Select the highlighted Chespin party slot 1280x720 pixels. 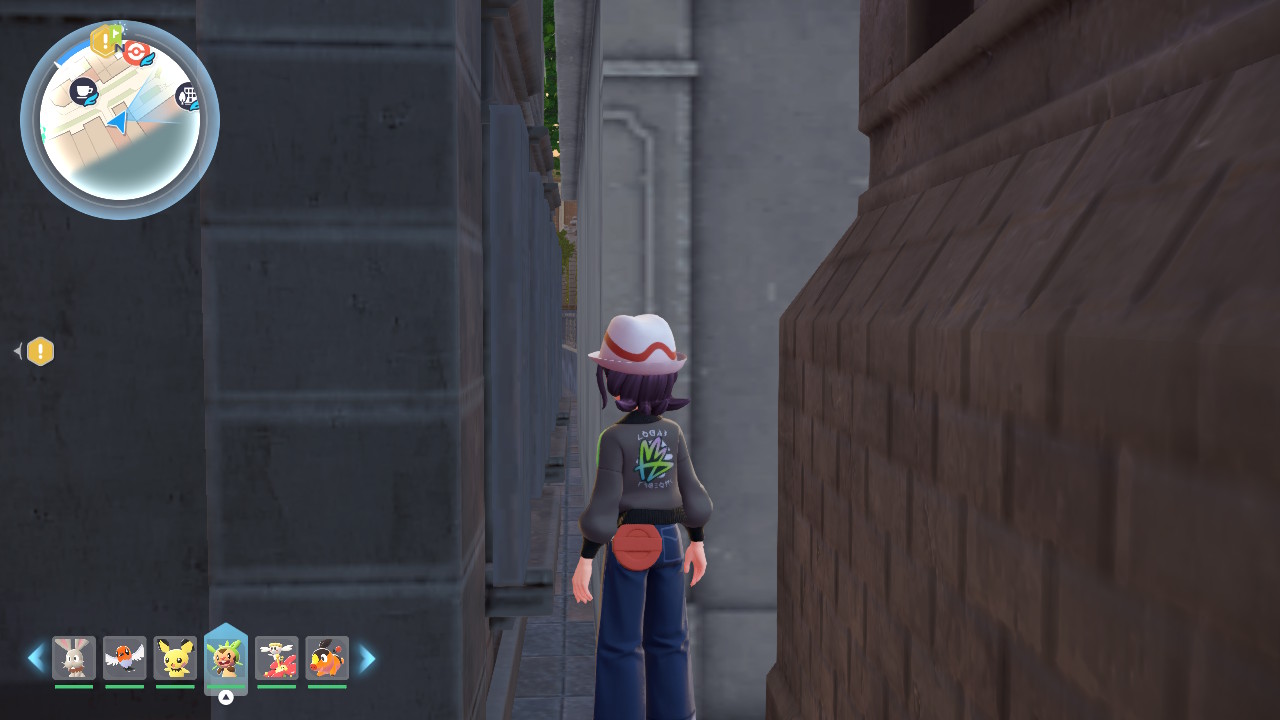tap(226, 658)
